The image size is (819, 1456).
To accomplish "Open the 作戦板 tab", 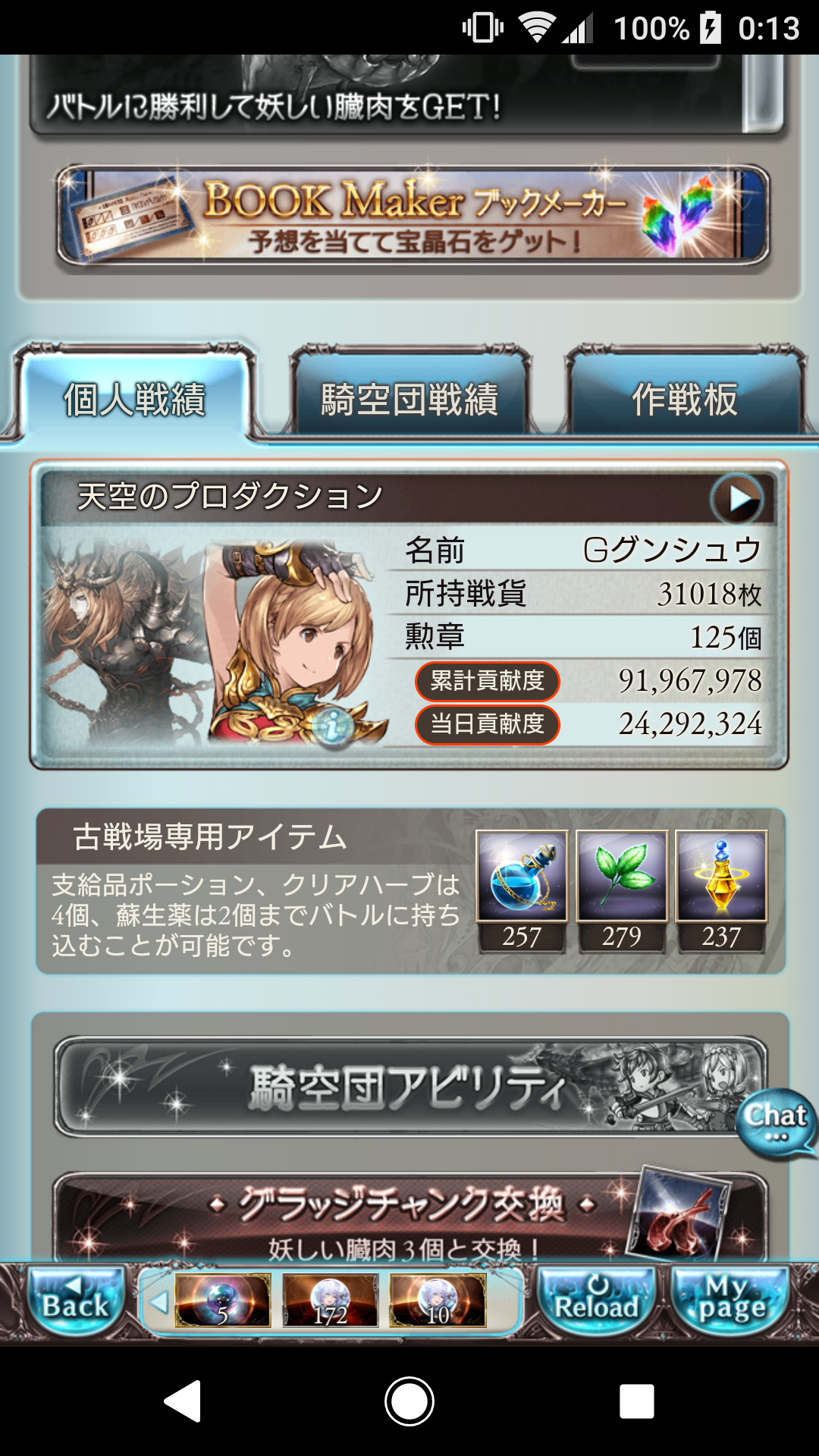I will point(684,399).
